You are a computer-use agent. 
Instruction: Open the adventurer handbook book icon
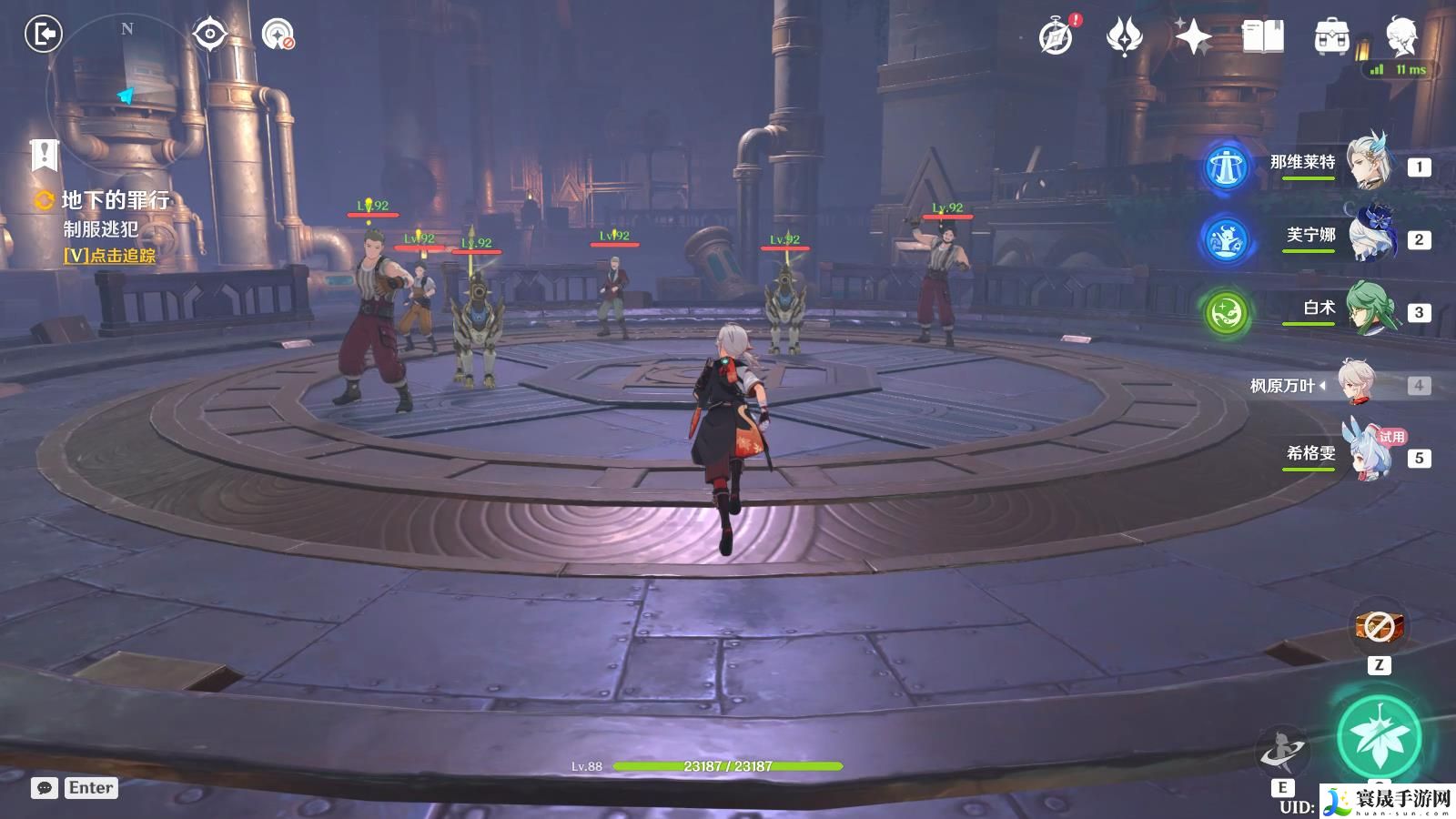pos(1263,36)
